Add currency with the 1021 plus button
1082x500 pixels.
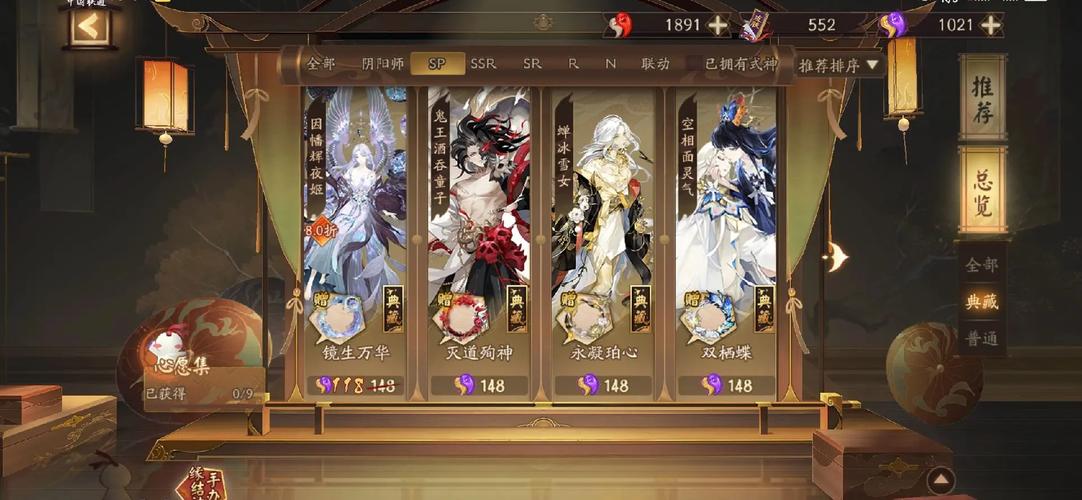point(990,25)
